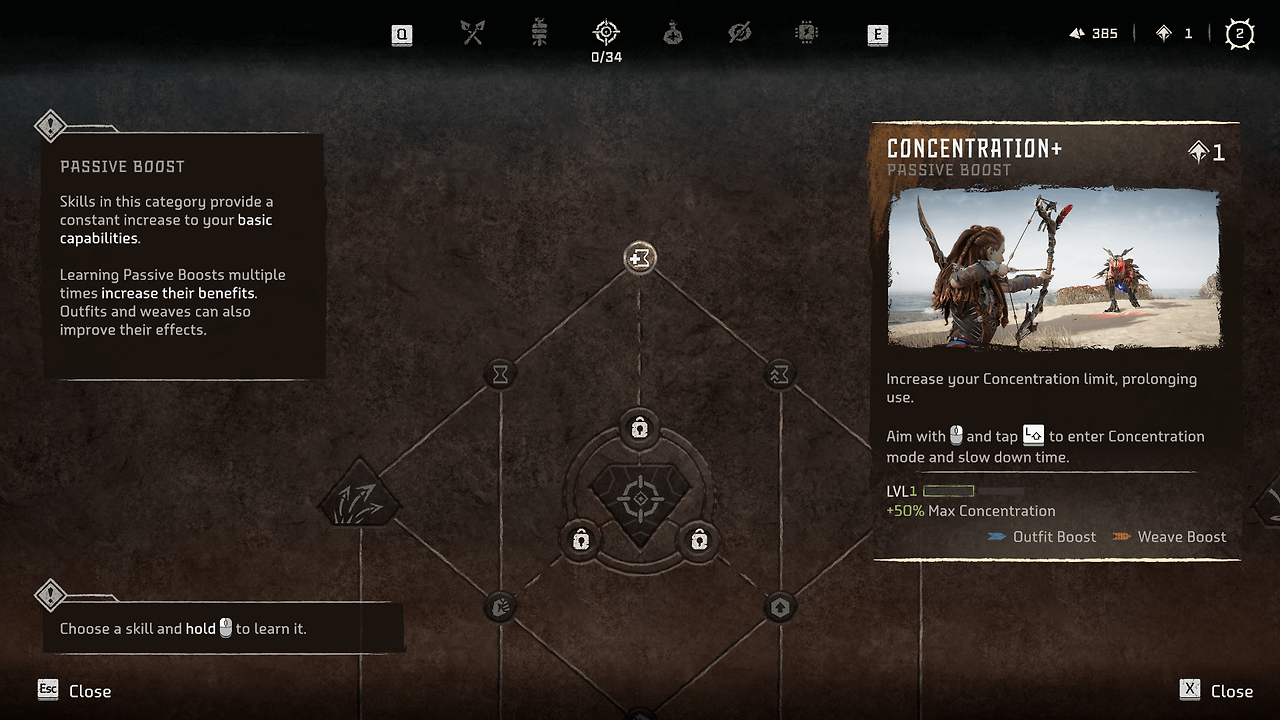Viewport: 1280px width, 720px height.
Task: Choose the hourglass skill node
Action: (500, 374)
